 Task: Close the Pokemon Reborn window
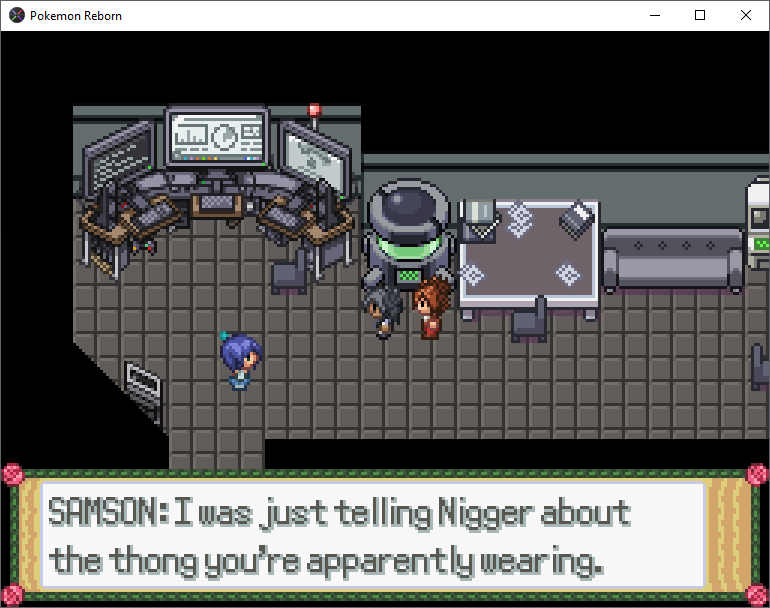pos(746,15)
